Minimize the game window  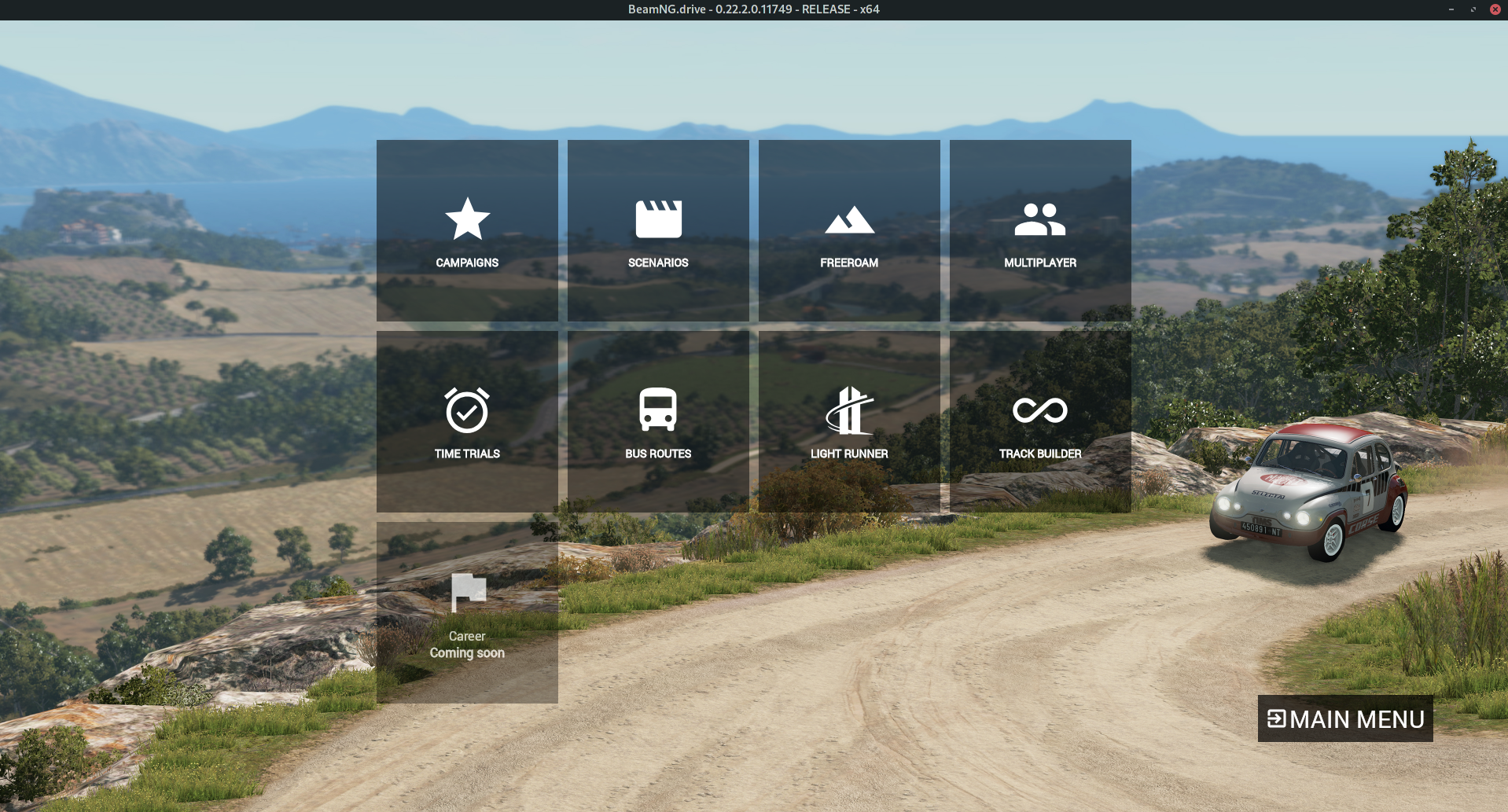(1451, 9)
